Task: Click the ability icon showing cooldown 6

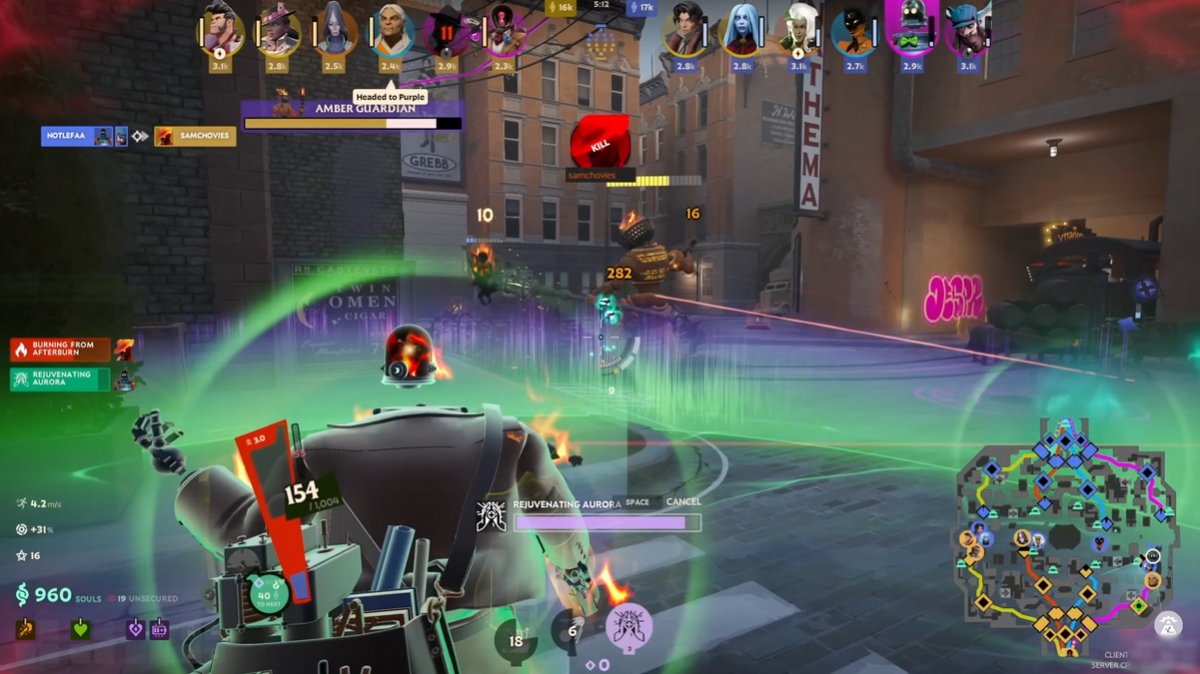Action: (572, 630)
